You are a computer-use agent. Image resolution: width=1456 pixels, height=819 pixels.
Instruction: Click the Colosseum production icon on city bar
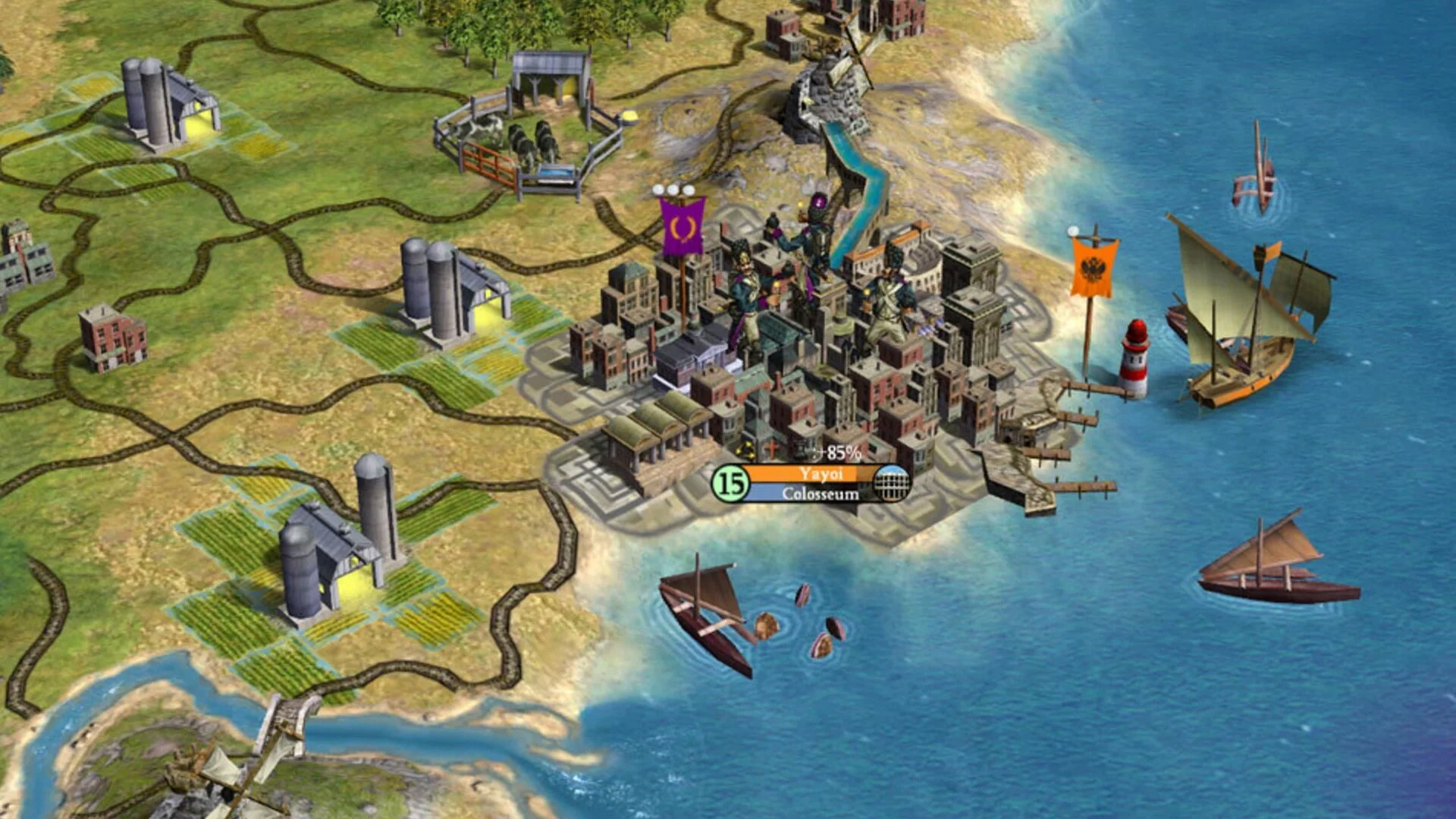tap(891, 483)
